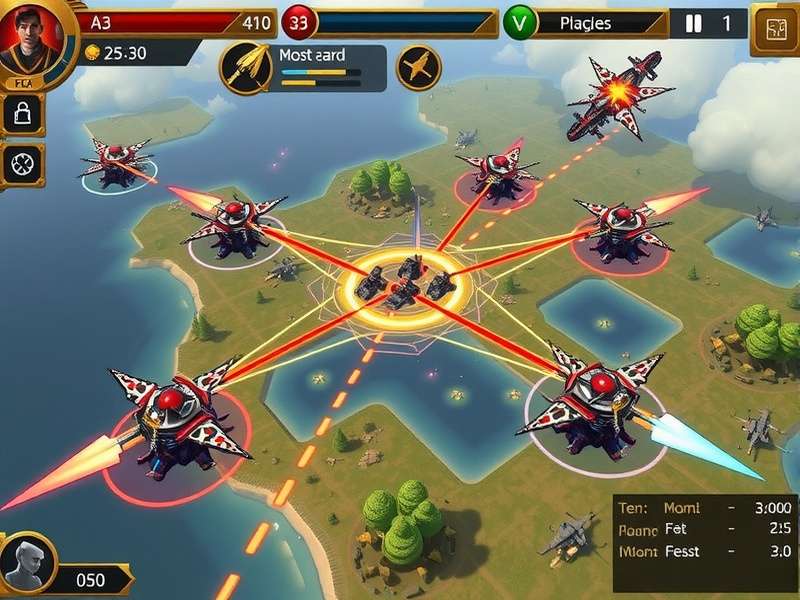Pause the game with the pause button
800x600 pixels.
pos(695,23)
